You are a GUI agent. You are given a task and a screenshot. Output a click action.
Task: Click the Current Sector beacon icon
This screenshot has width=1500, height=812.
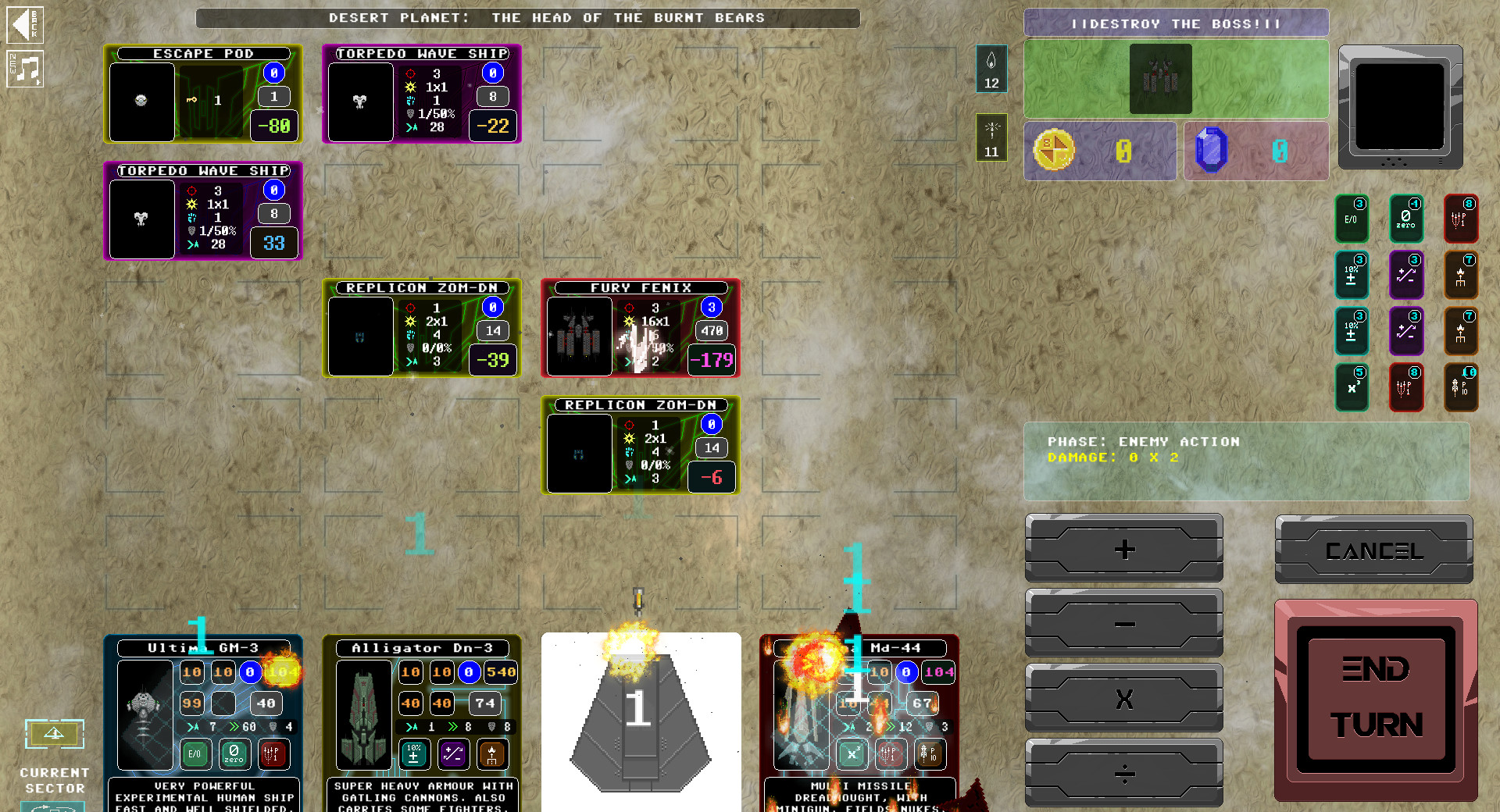pos(55,734)
